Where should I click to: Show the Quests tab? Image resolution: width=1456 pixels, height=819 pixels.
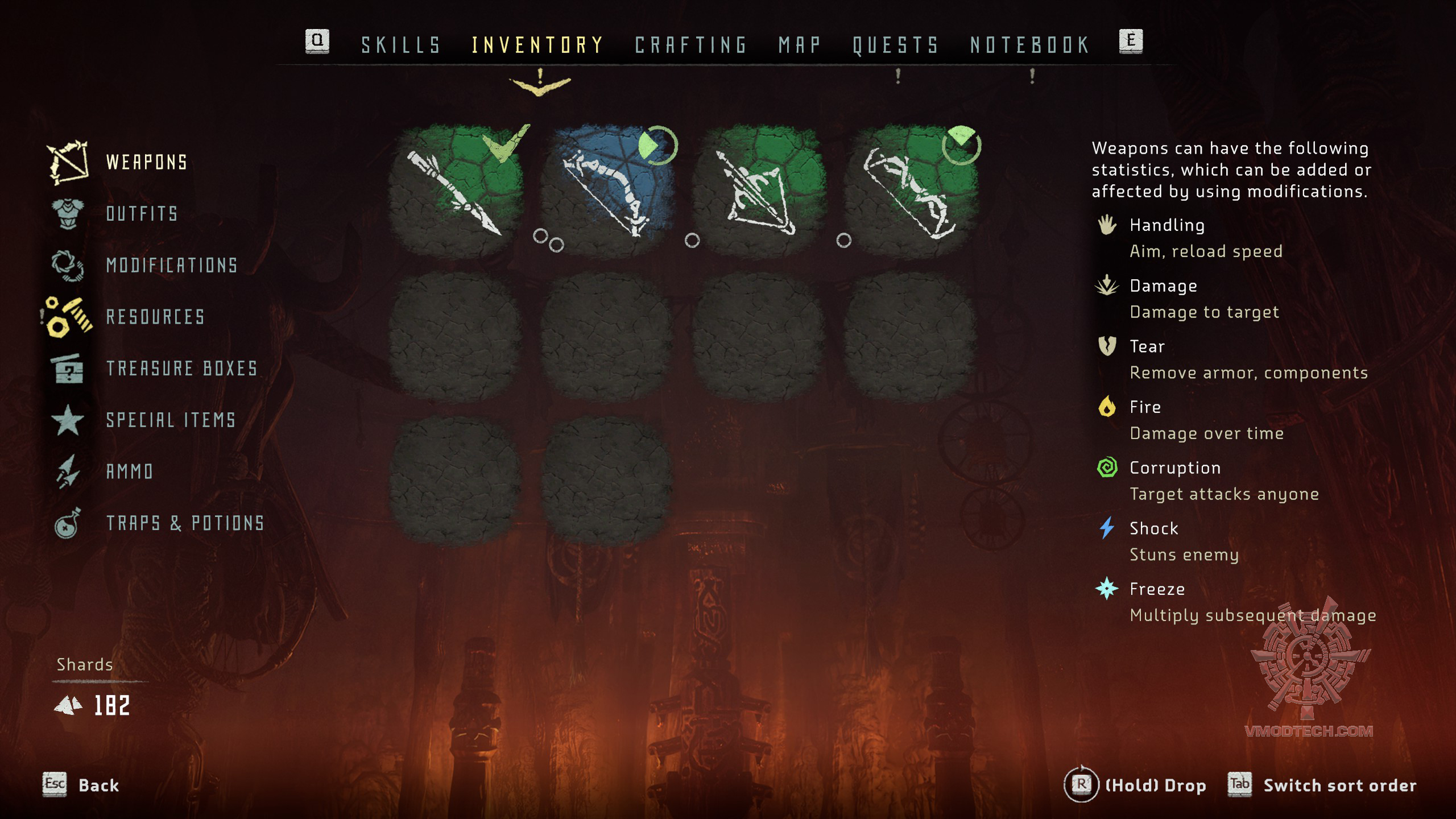[895, 45]
